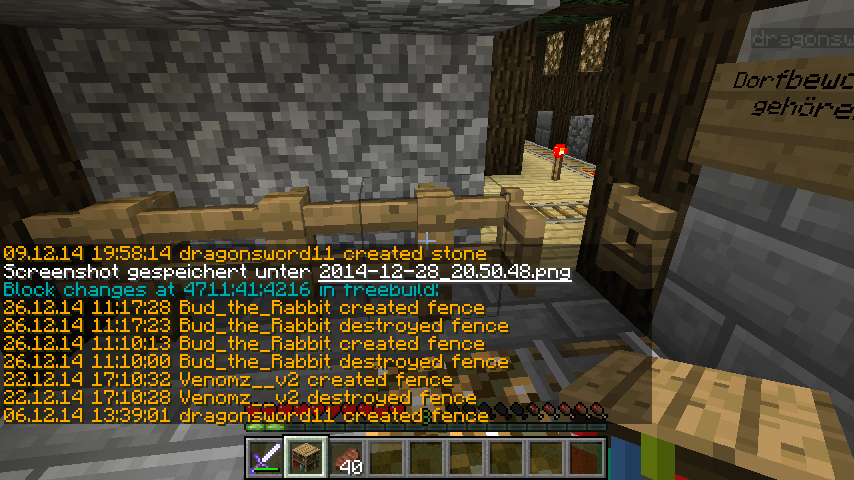This screenshot has height=480, width=854.
Task: Select the bookshelf block hotbar slot
Action: coord(305,458)
